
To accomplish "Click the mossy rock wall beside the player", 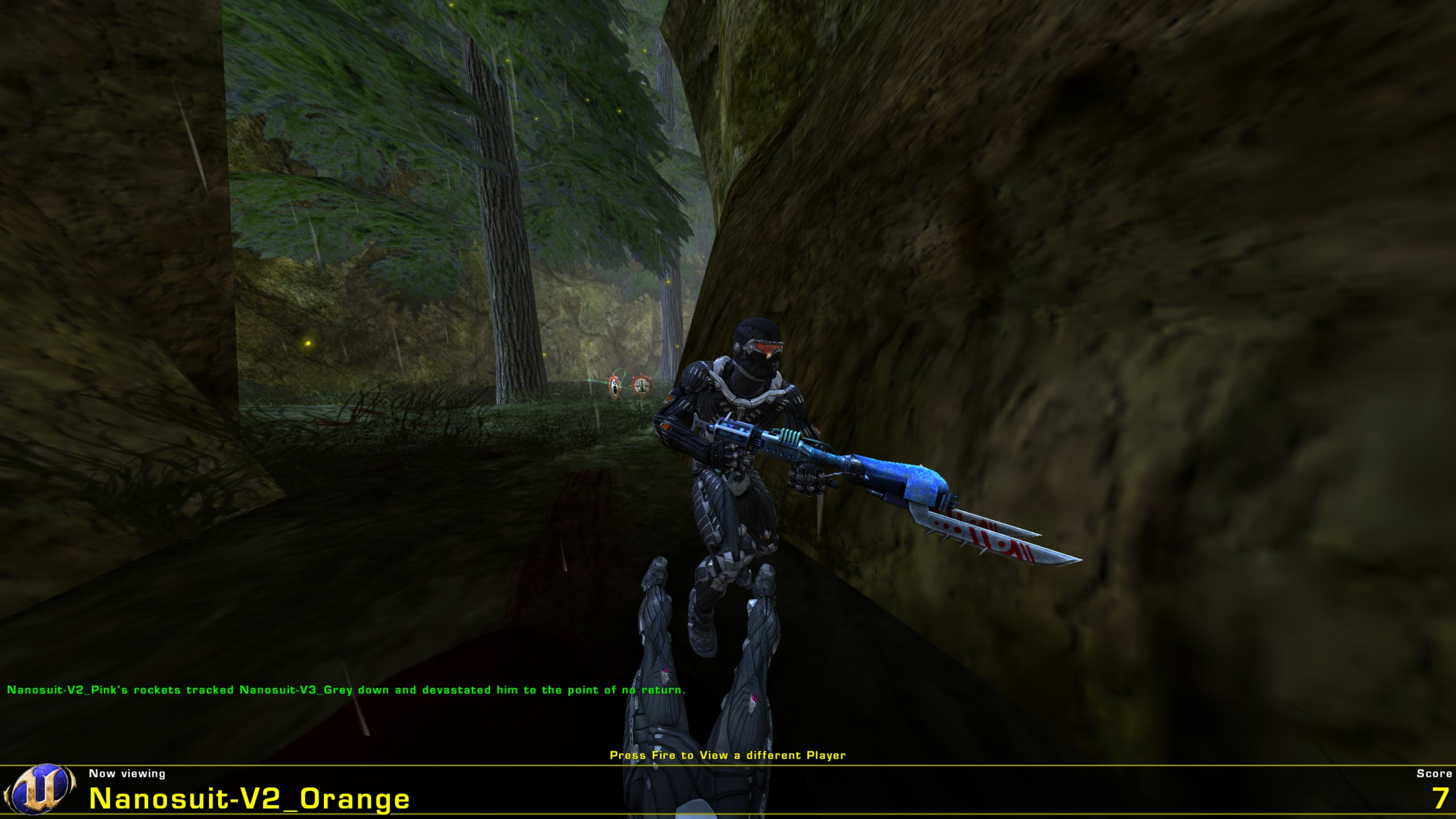I will point(1137,284).
